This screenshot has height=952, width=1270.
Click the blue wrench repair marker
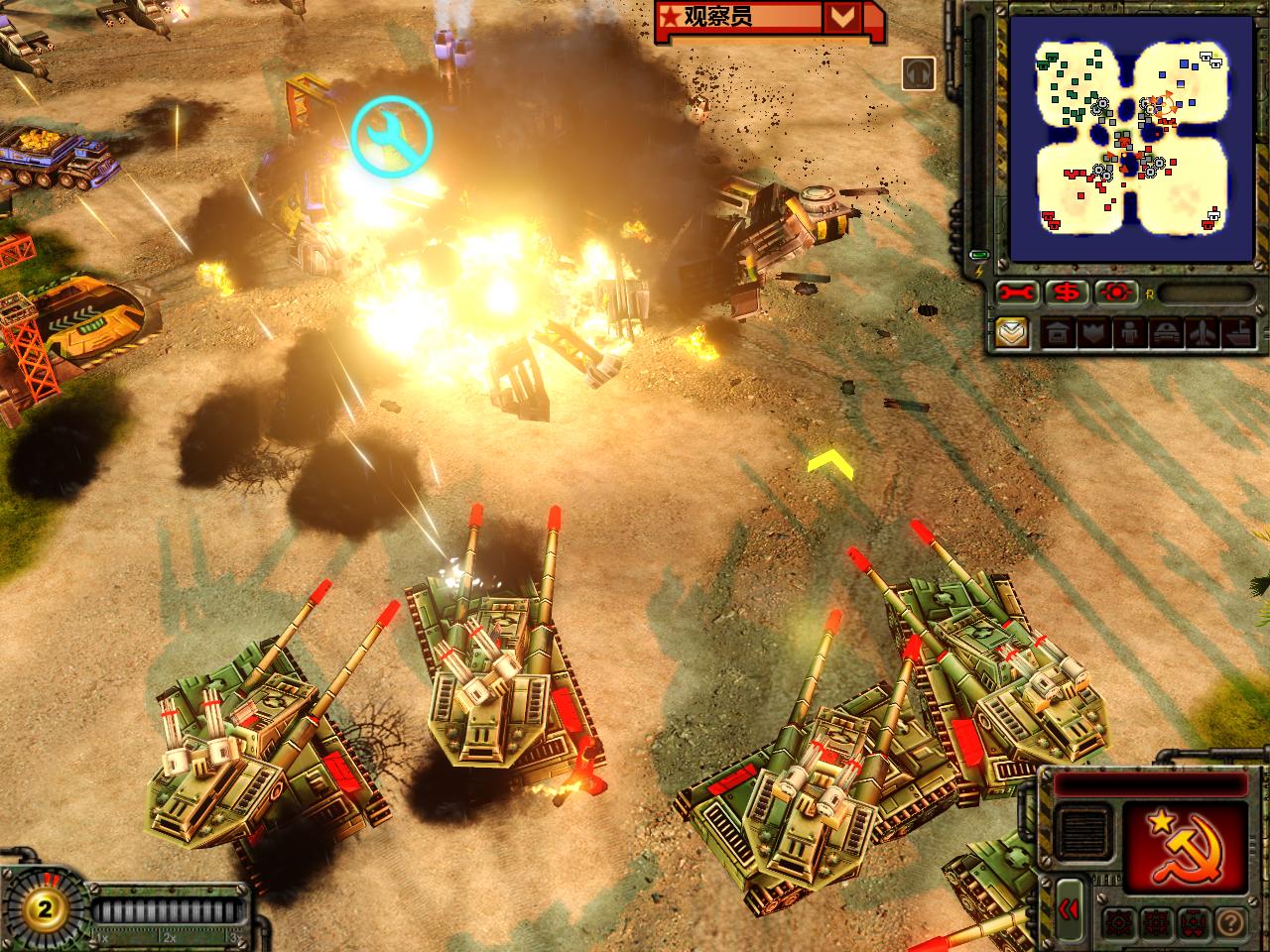pos(392,136)
